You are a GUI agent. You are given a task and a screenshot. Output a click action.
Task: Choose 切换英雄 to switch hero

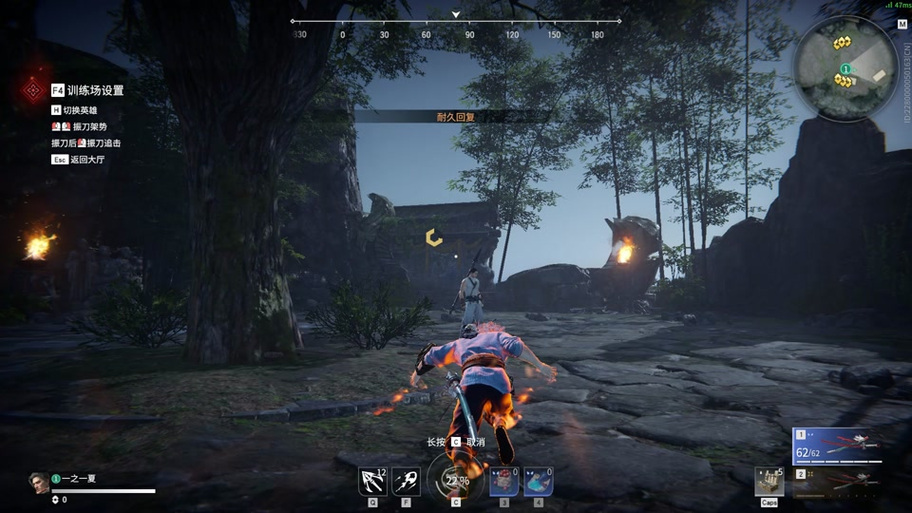click(x=80, y=110)
